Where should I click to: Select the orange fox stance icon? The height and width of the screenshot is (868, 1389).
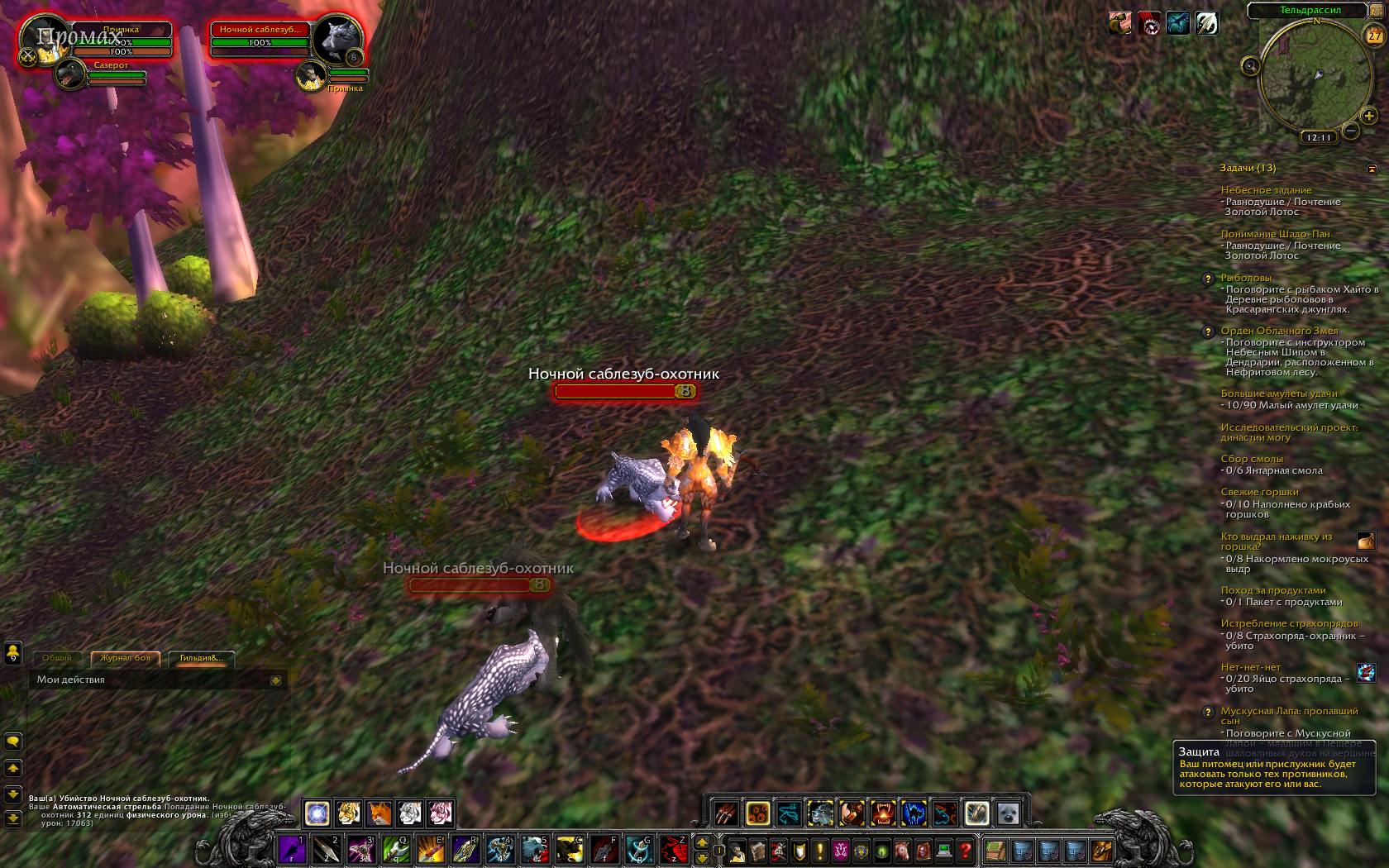(x=379, y=813)
